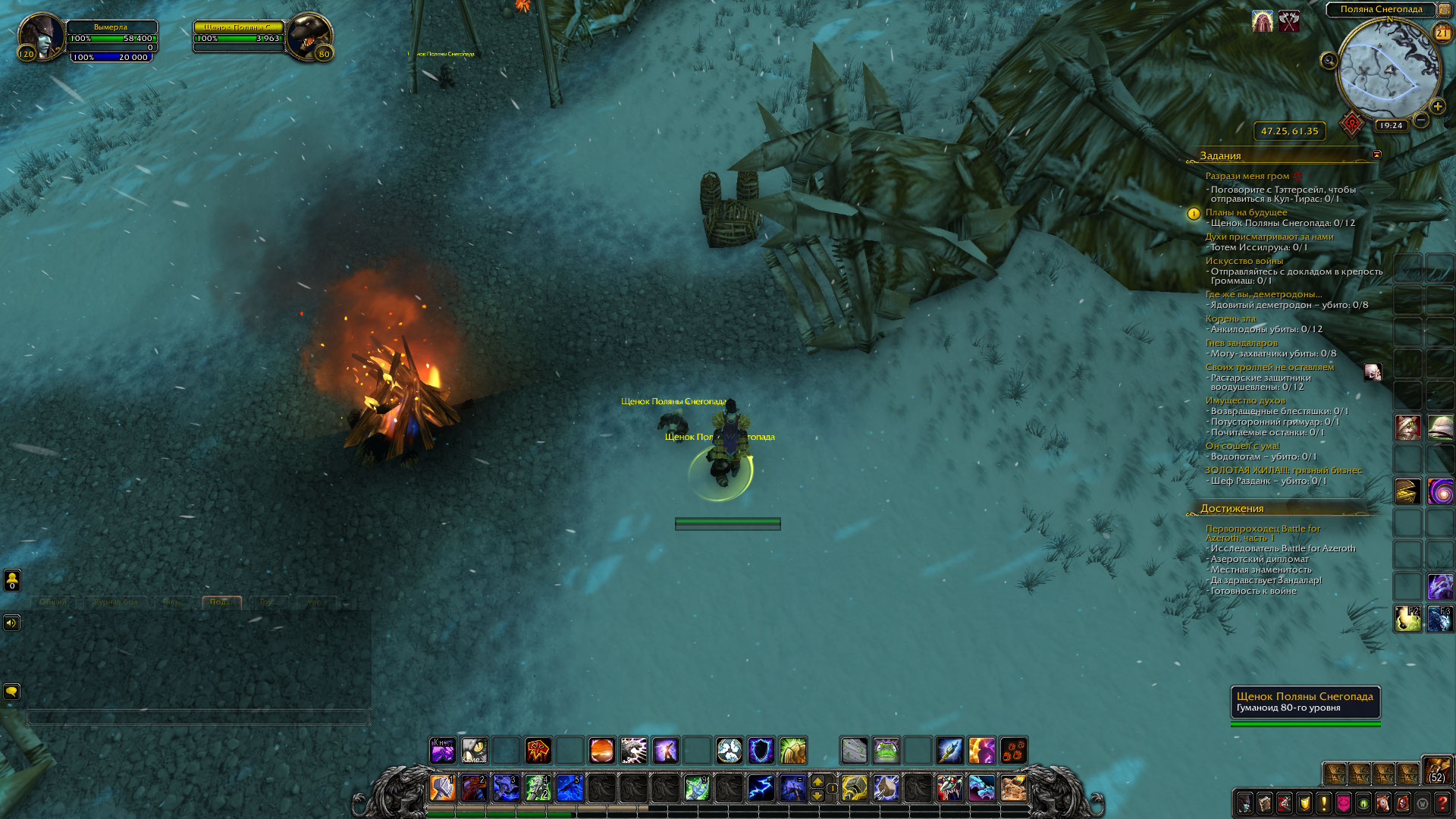
Task: Zoom out the minimap with the minus button
Action: pyautogui.click(x=1421, y=120)
